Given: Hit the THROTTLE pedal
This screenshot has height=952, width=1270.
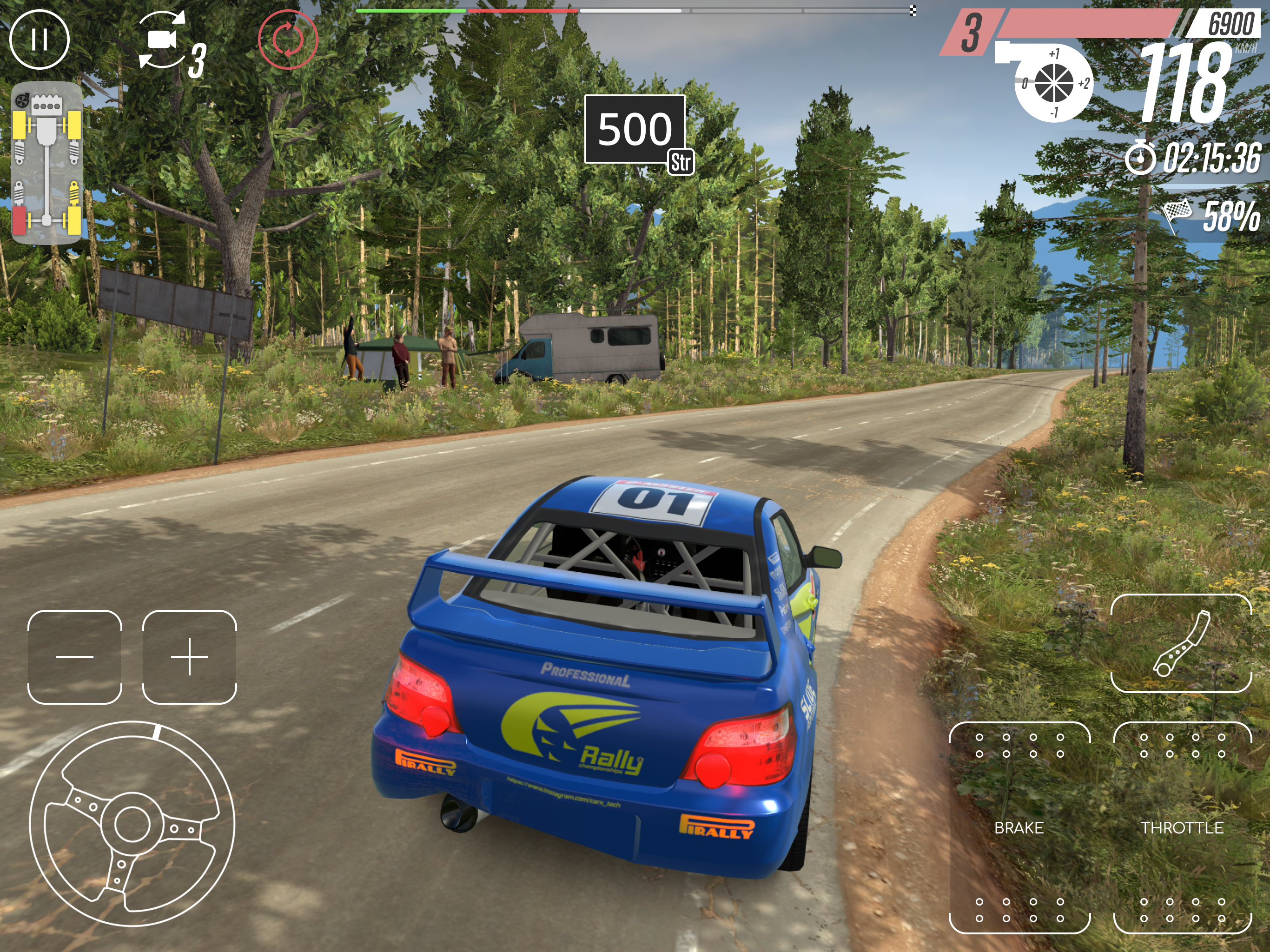Looking at the screenshot, I should (1182, 827).
